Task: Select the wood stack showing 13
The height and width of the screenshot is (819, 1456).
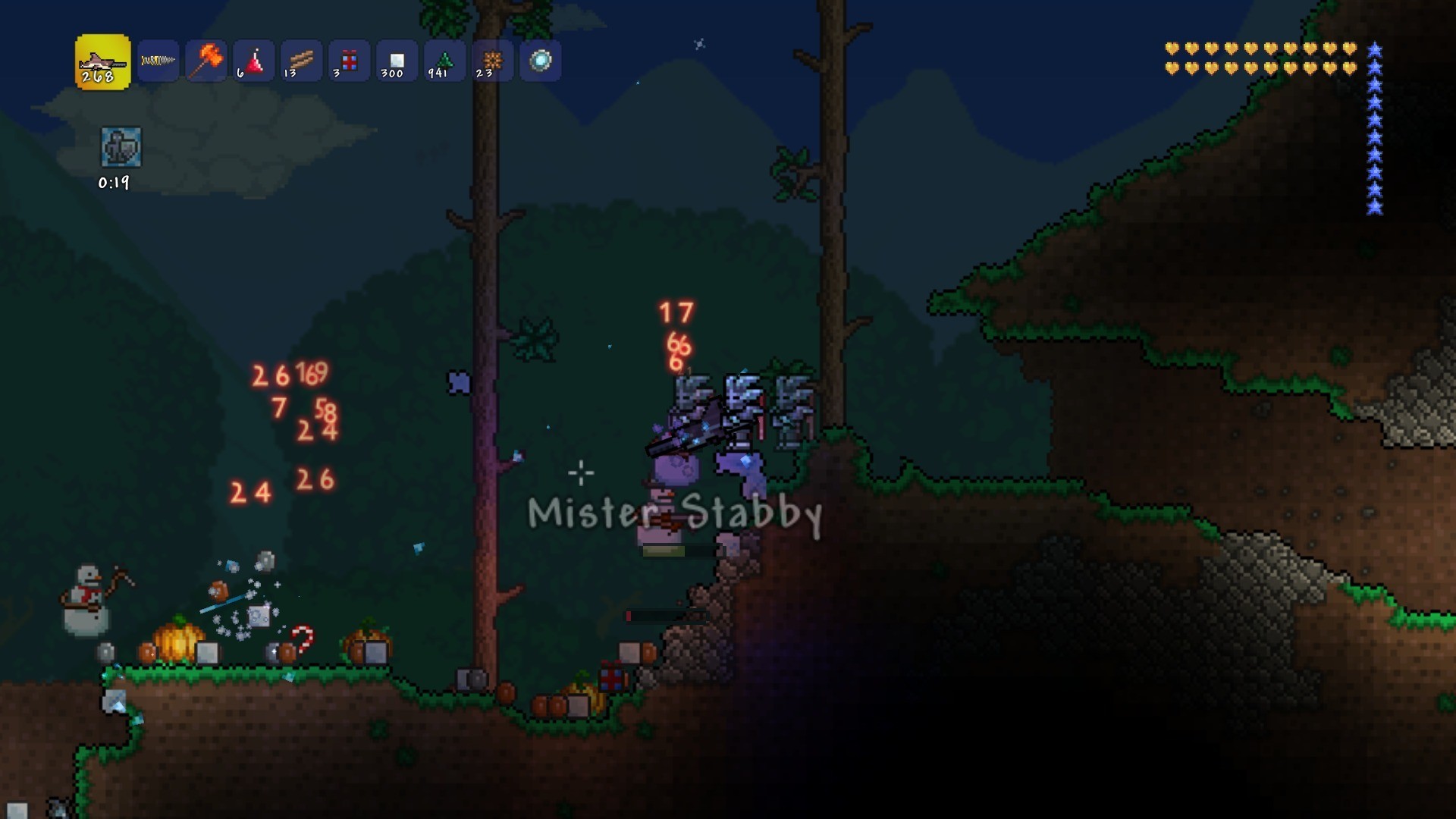Action: tap(300, 61)
